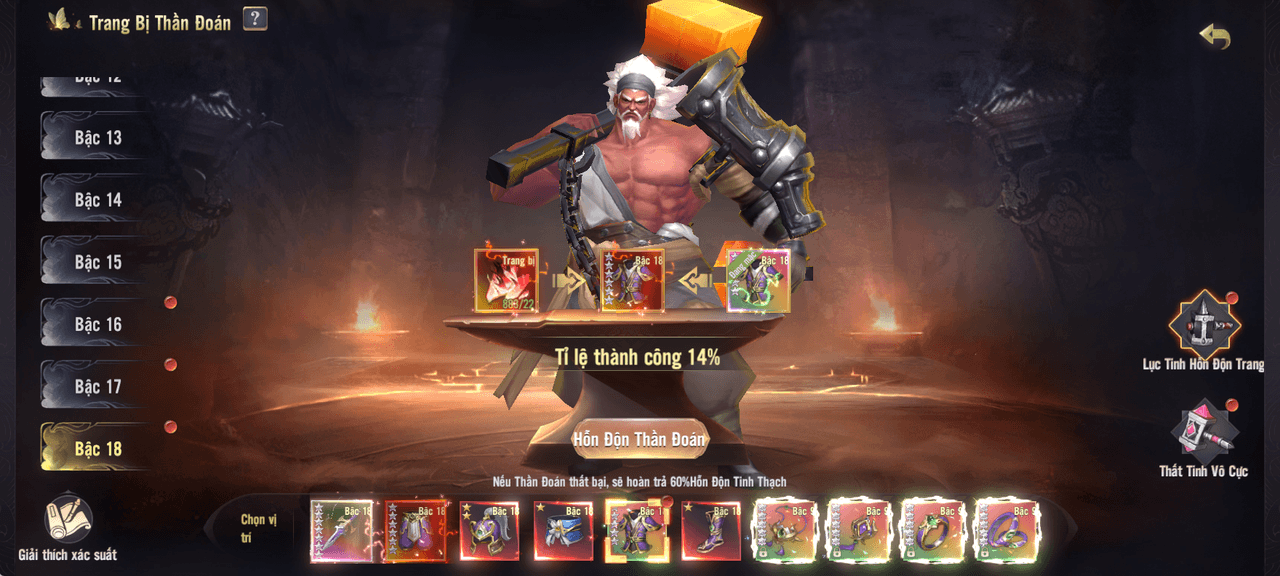Select the blue belt equipment slot

[x=563, y=530]
